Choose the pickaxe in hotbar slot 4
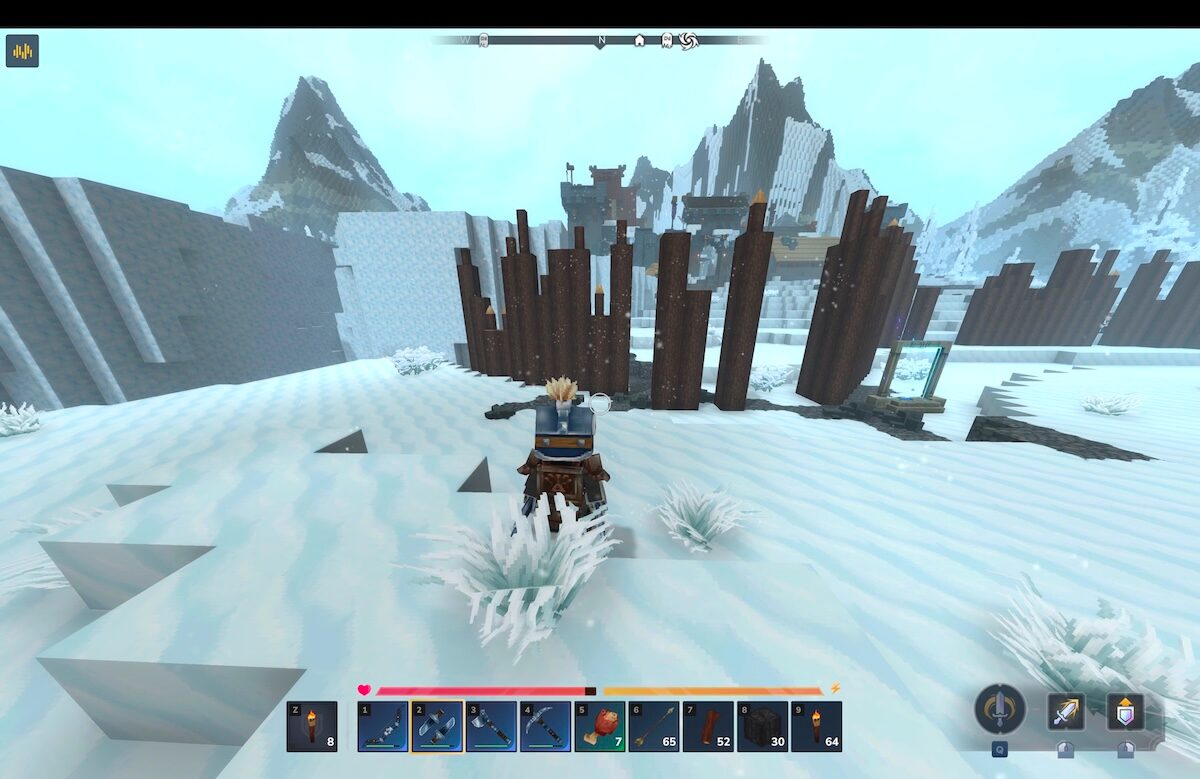 [x=545, y=726]
